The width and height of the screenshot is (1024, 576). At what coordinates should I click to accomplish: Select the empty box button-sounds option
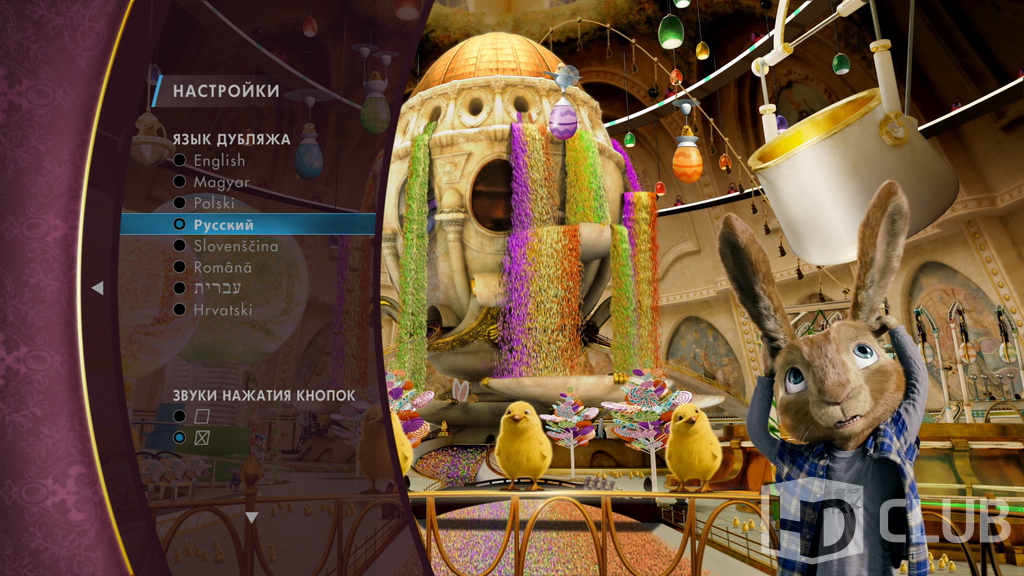[x=201, y=415]
